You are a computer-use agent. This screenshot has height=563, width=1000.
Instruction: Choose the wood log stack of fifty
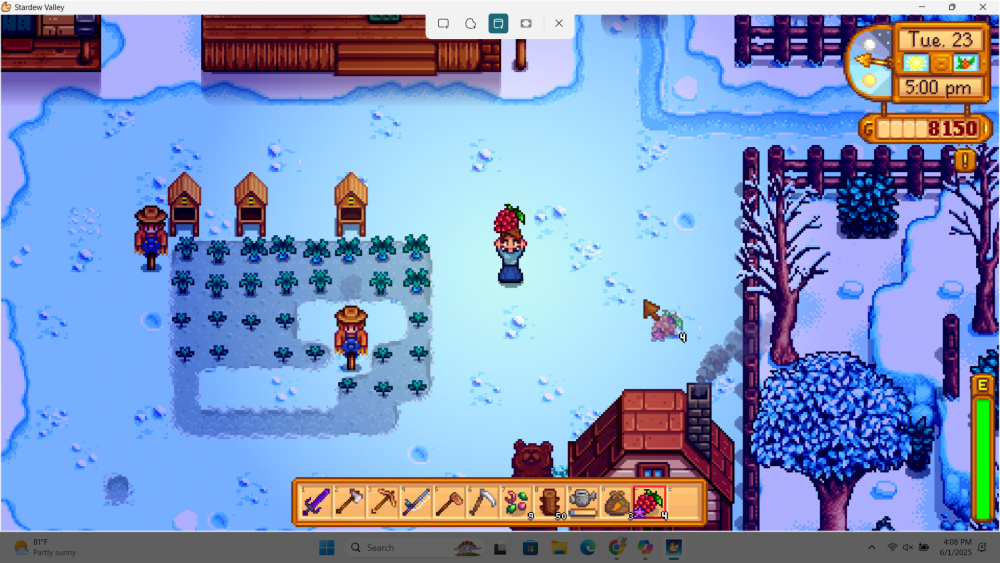pyautogui.click(x=549, y=502)
